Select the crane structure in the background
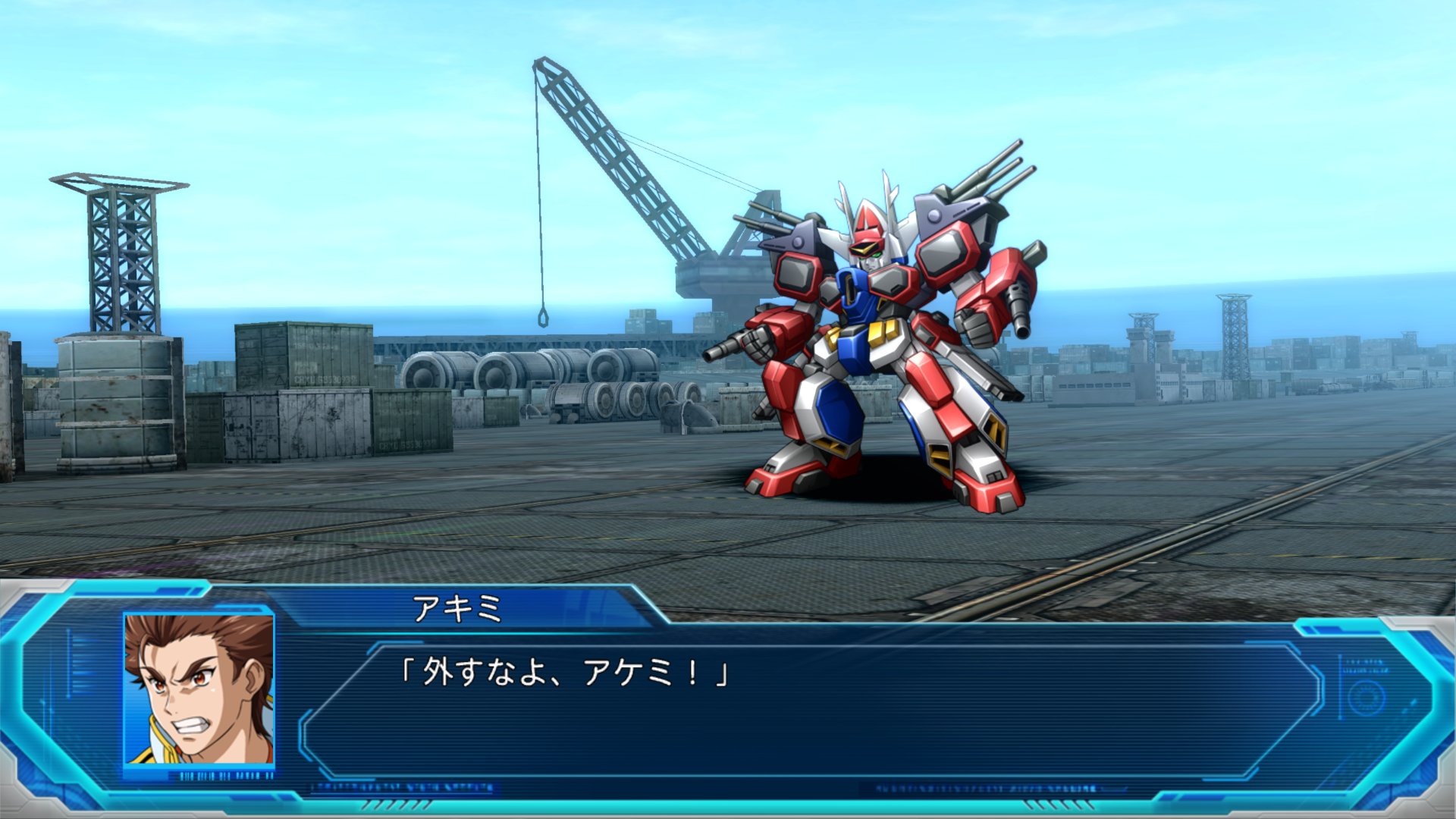This screenshot has height=819, width=1456. [x=629, y=174]
